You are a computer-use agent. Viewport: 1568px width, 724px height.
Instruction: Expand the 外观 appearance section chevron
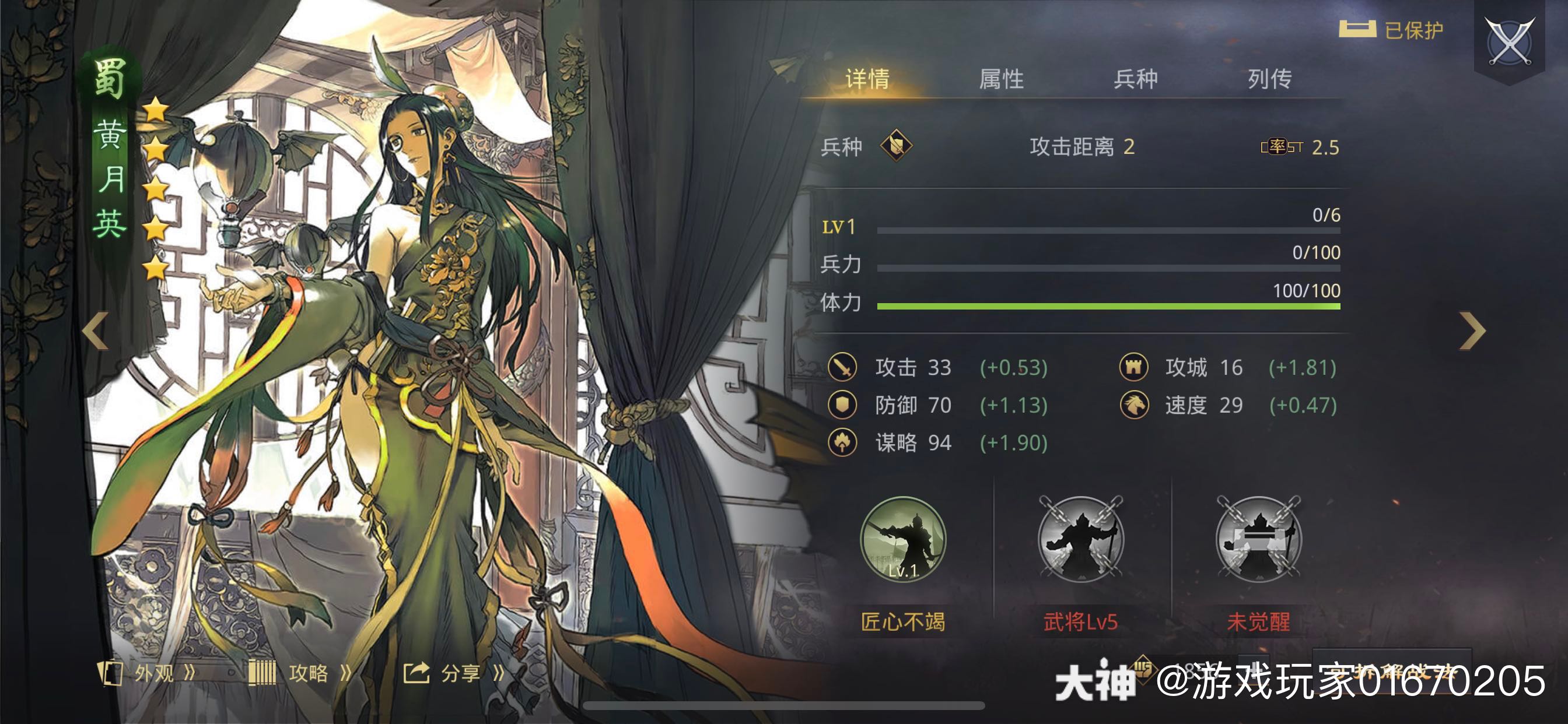tap(192, 673)
